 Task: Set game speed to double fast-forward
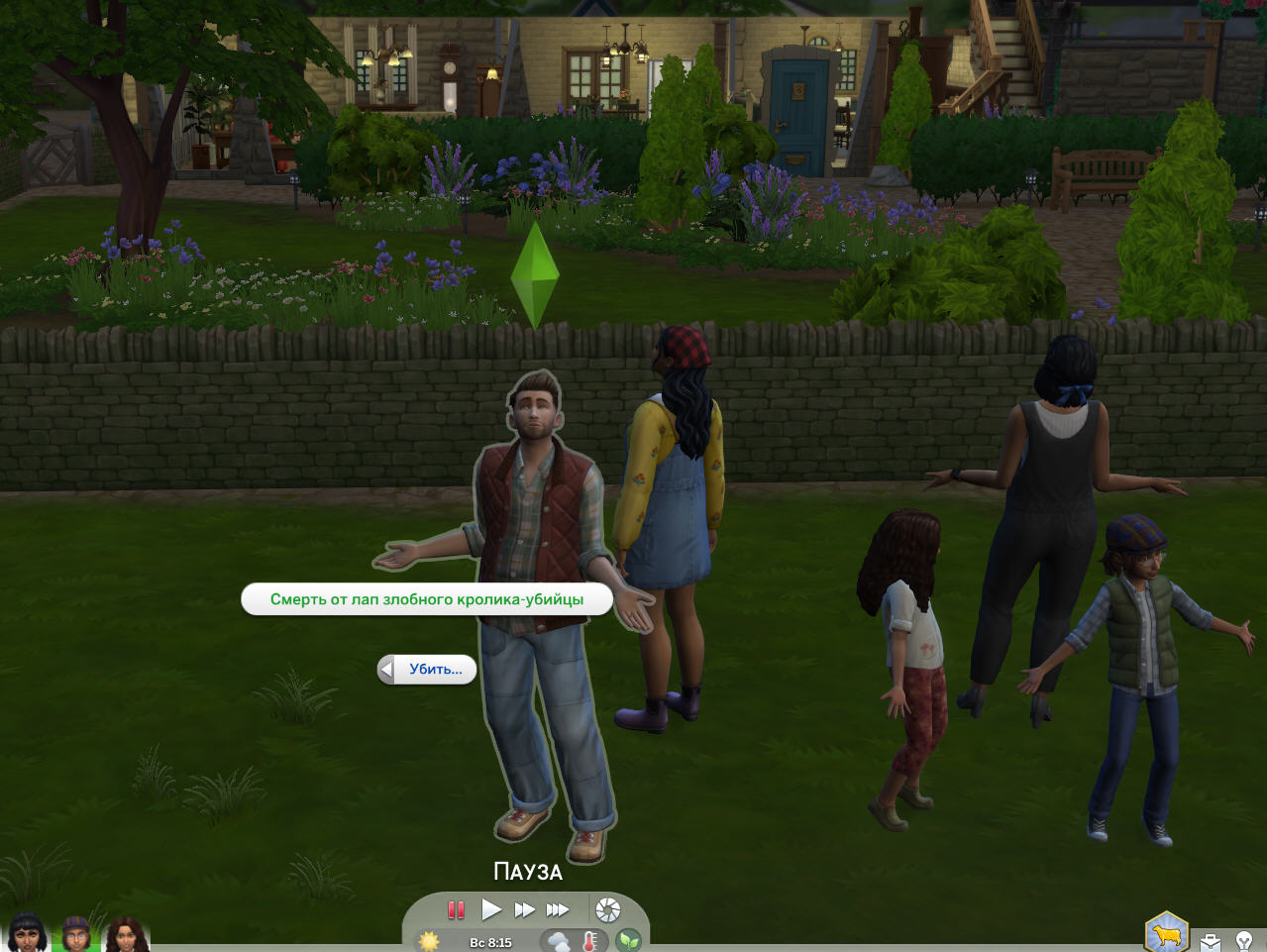tap(525, 909)
